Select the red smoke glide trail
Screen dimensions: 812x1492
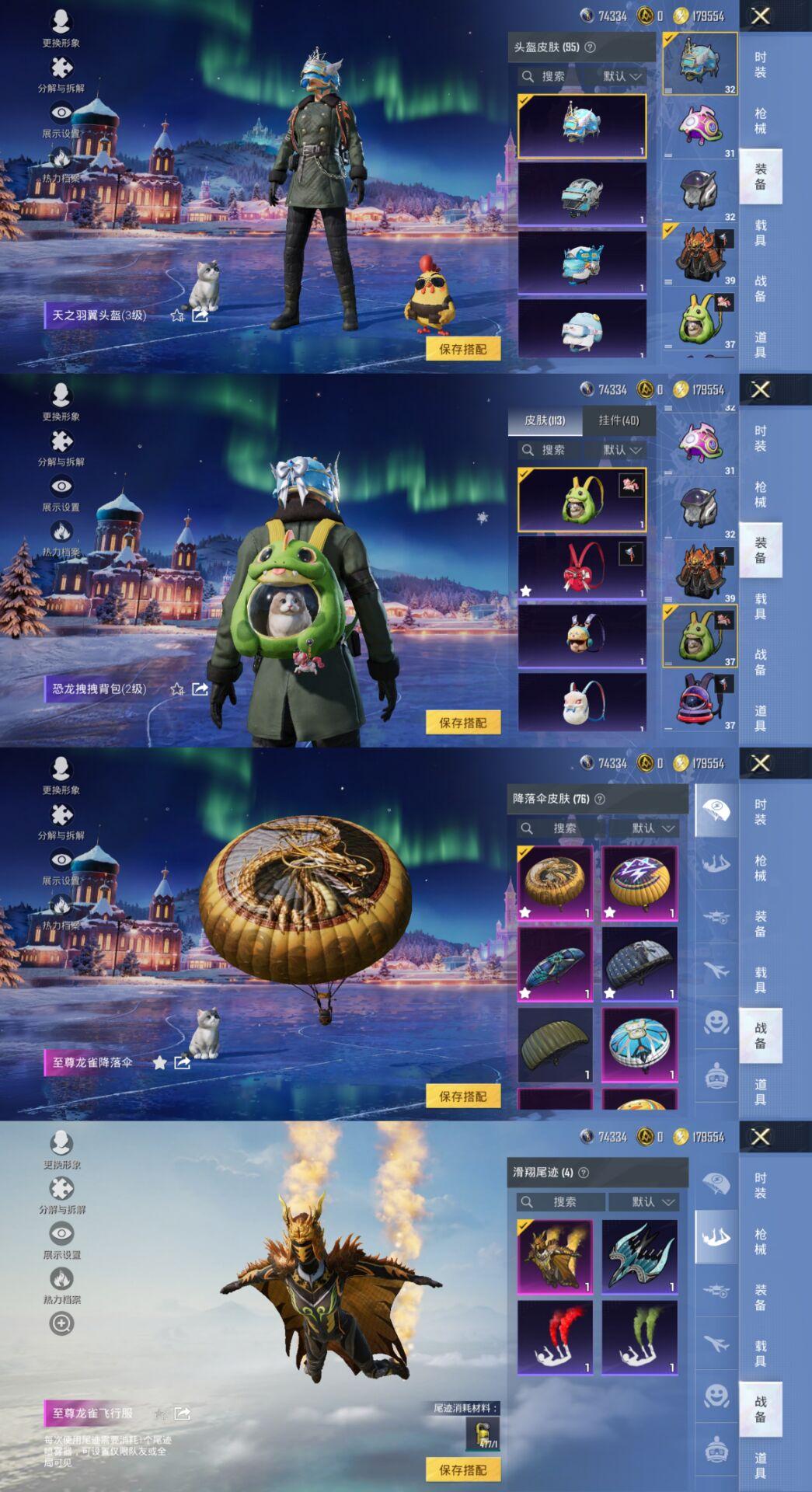point(555,1337)
